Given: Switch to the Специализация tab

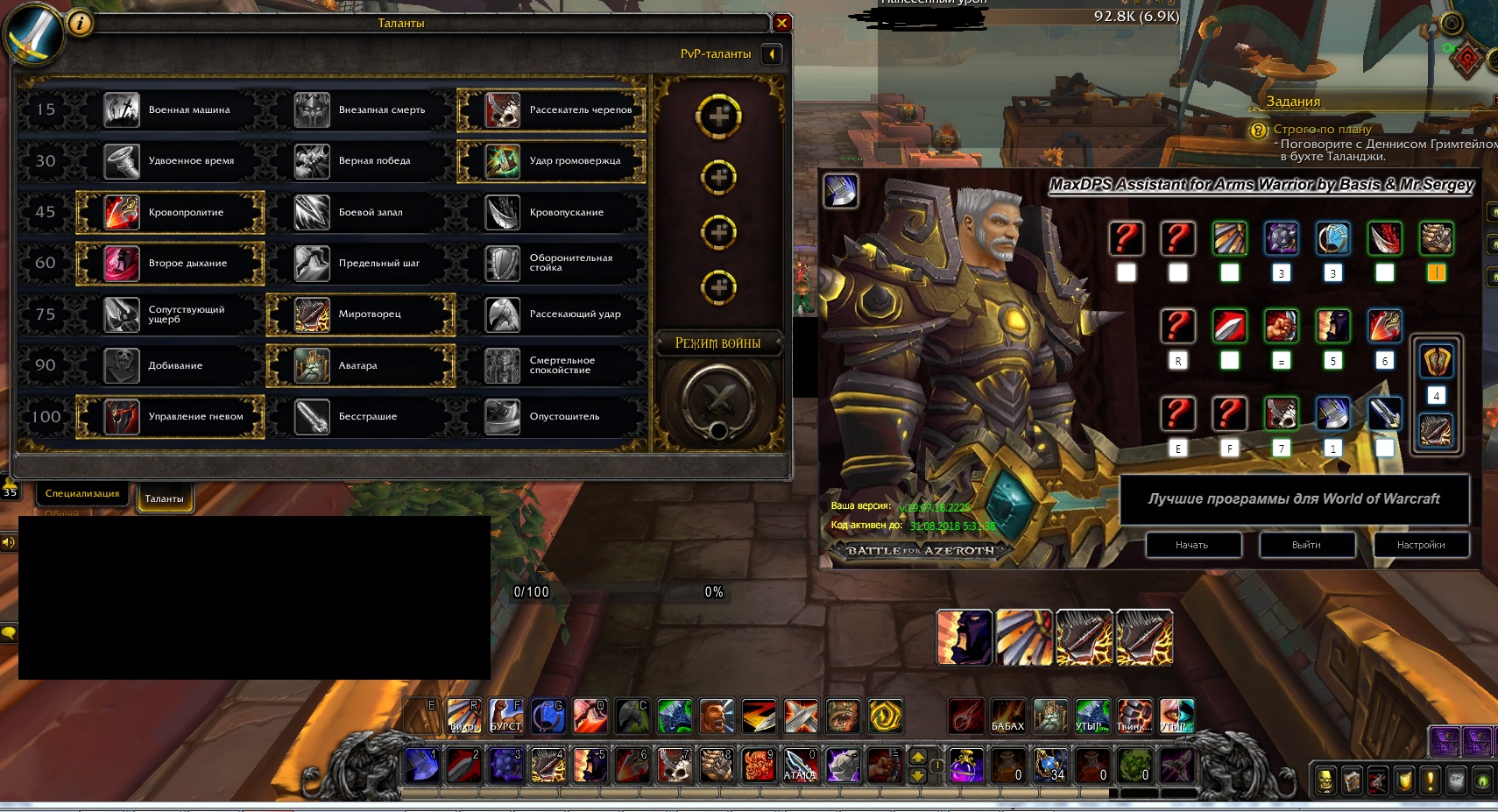Looking at the screenshot, I should pyautogui.click(x=81, y=494).
